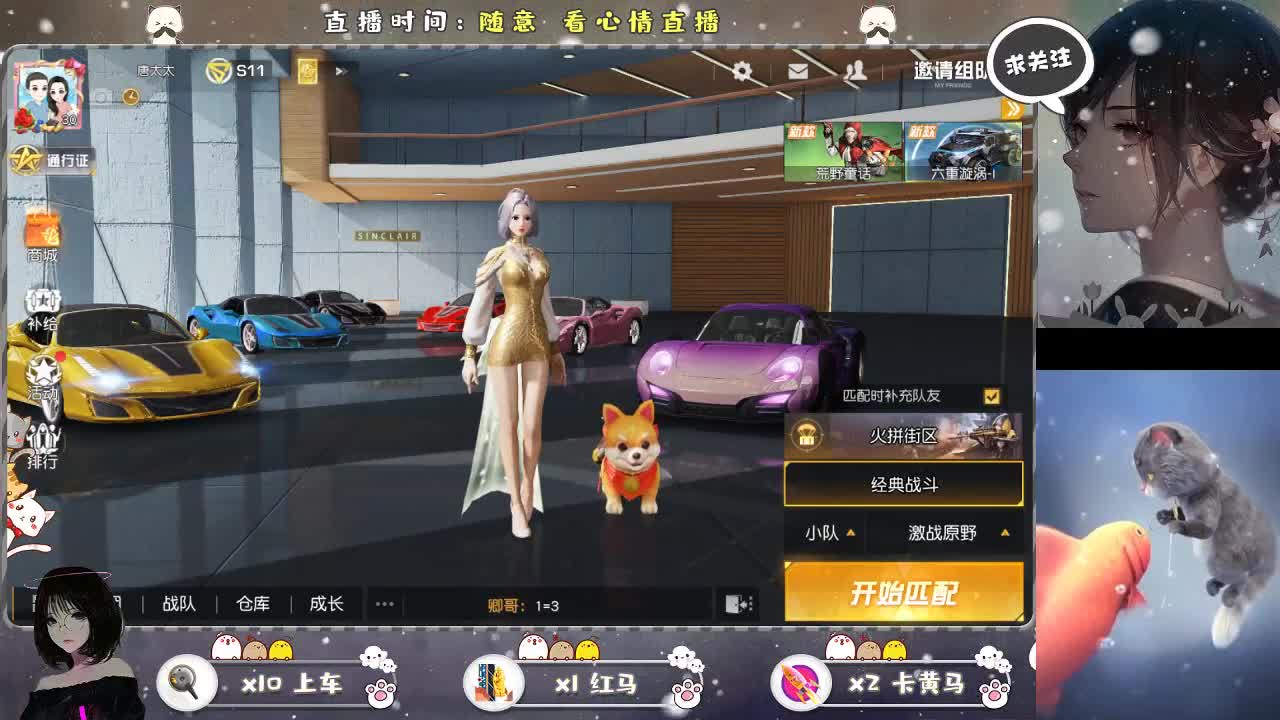Check mail via the envelope icon
The image size is (1280, 720).
point(797,71)
